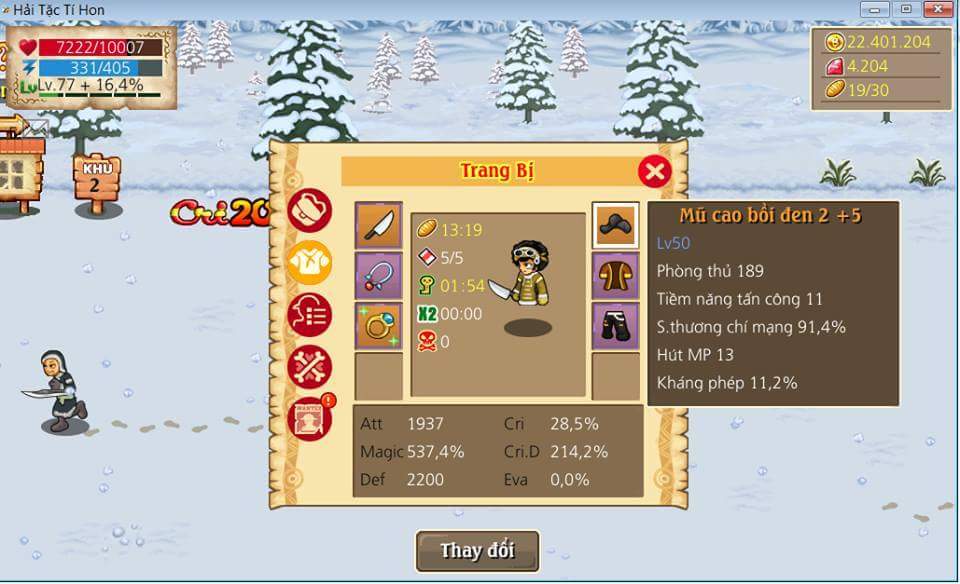Select the knife weapon slot
960x584 pixels.
pos(379,225)
